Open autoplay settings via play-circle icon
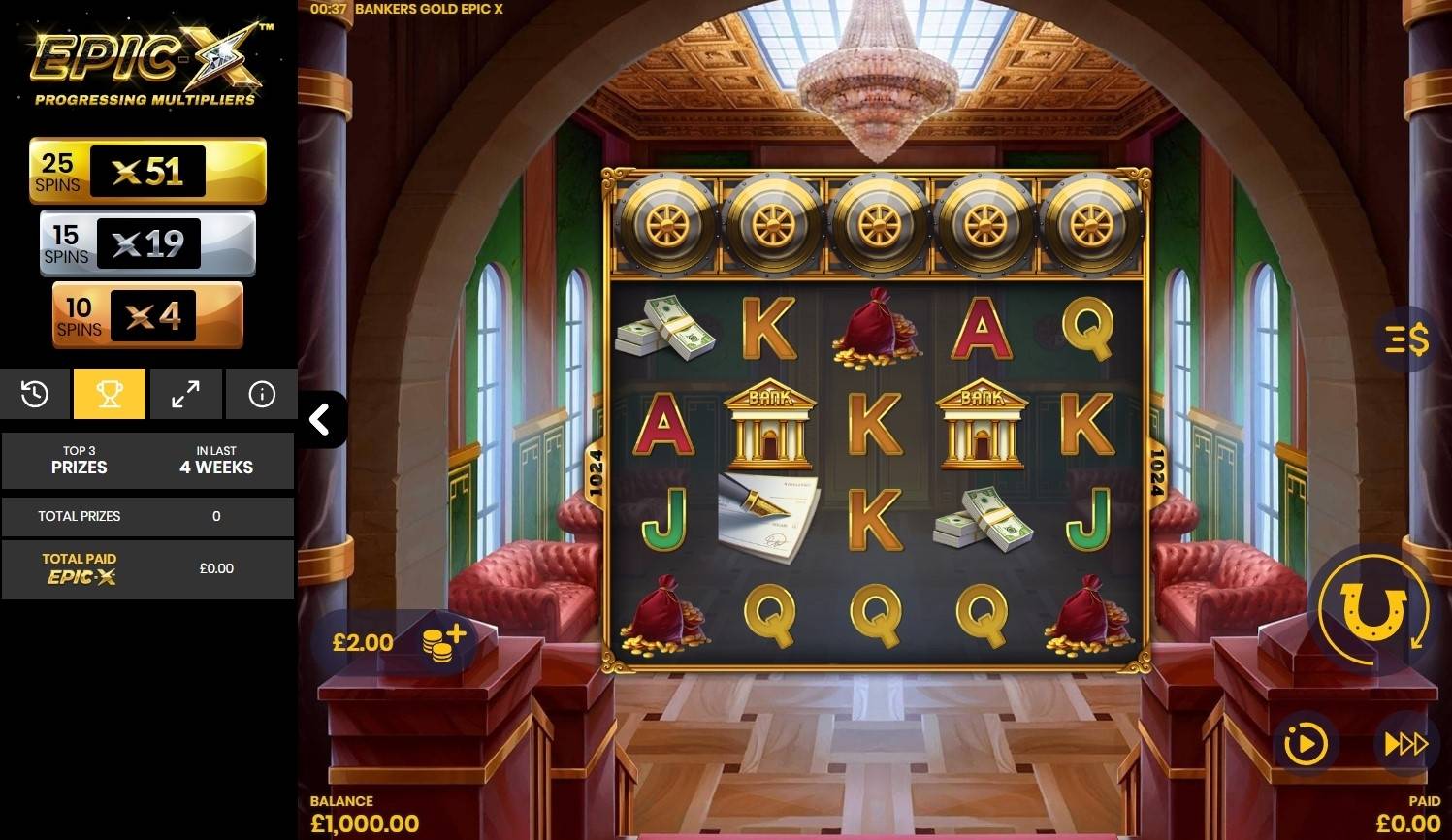1452x840 pixels. [x=1305, y=743]
